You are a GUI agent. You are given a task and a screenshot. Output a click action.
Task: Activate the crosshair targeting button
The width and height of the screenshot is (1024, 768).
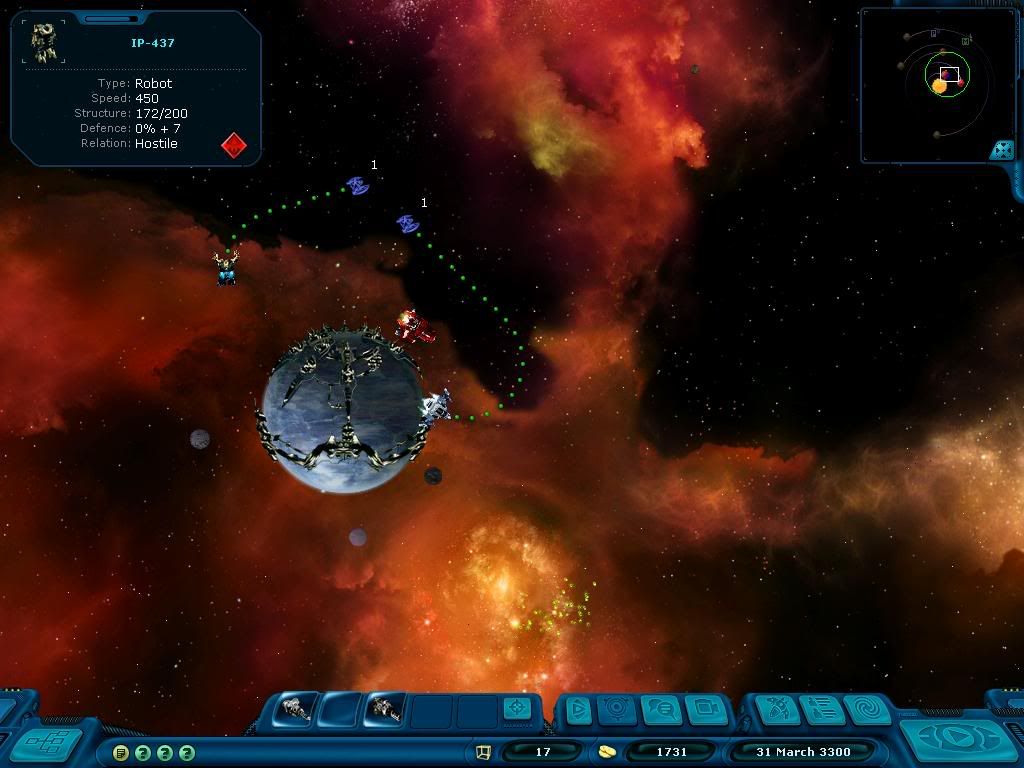(x=517, y=708)
